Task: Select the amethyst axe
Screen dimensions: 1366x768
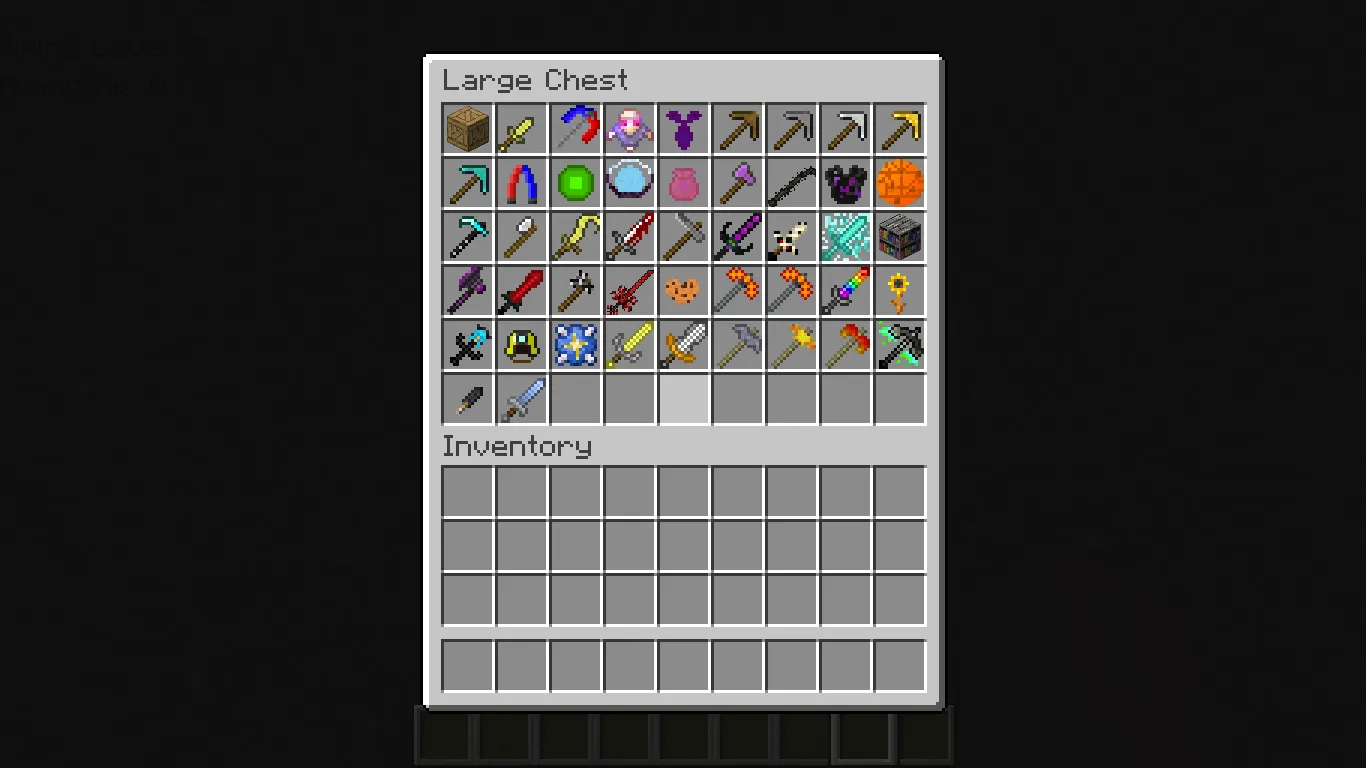Action: (x=737, y=183)
